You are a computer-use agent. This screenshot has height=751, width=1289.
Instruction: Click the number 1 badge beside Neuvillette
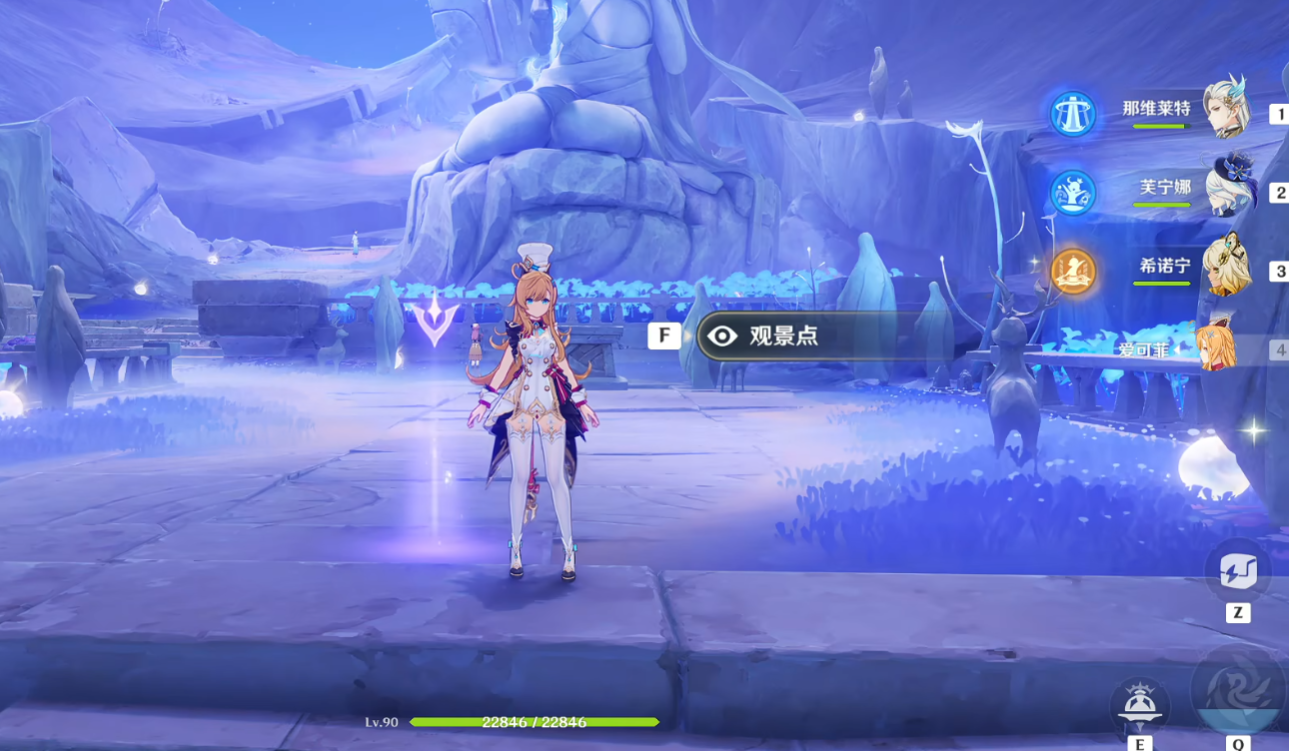1281,113
